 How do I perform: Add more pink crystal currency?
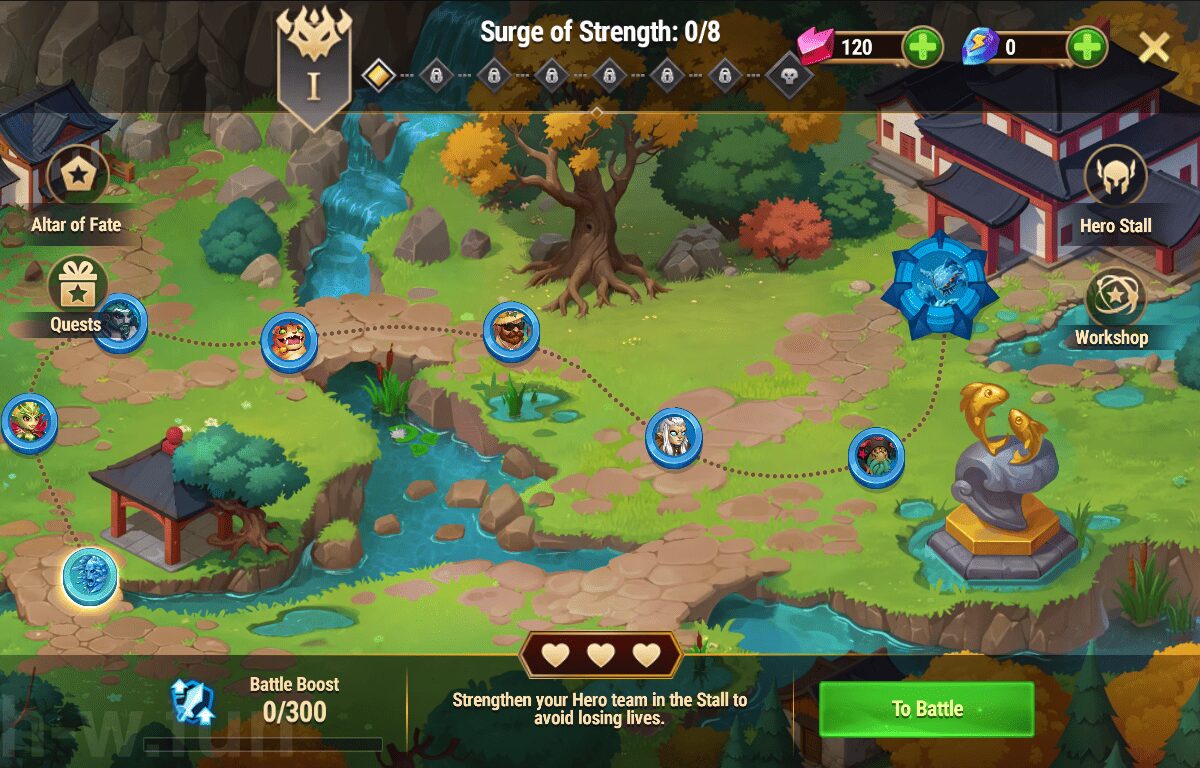921,47
